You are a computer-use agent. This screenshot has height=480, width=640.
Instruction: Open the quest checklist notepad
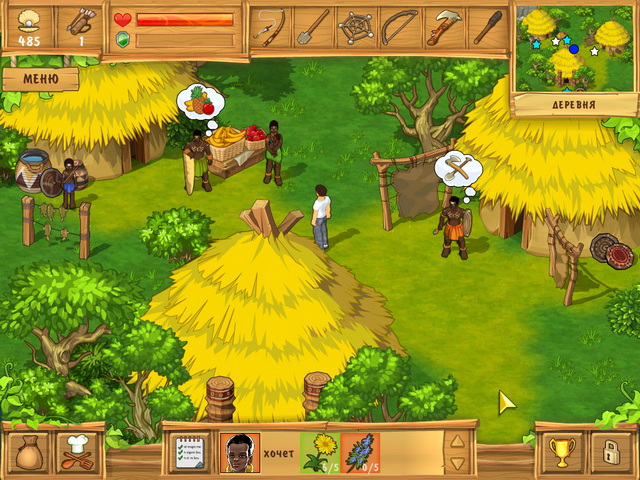pyautogui.click(x=191, y=452)
